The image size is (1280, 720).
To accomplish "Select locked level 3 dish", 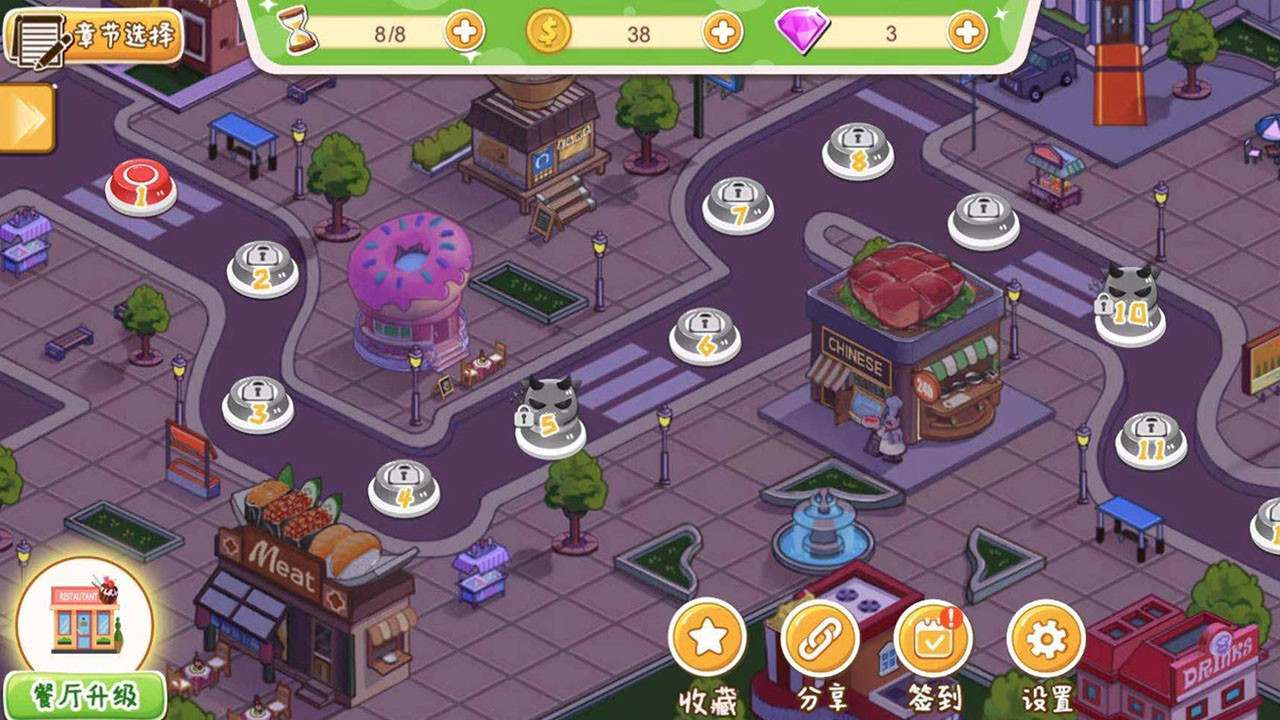I will (257, 403).
